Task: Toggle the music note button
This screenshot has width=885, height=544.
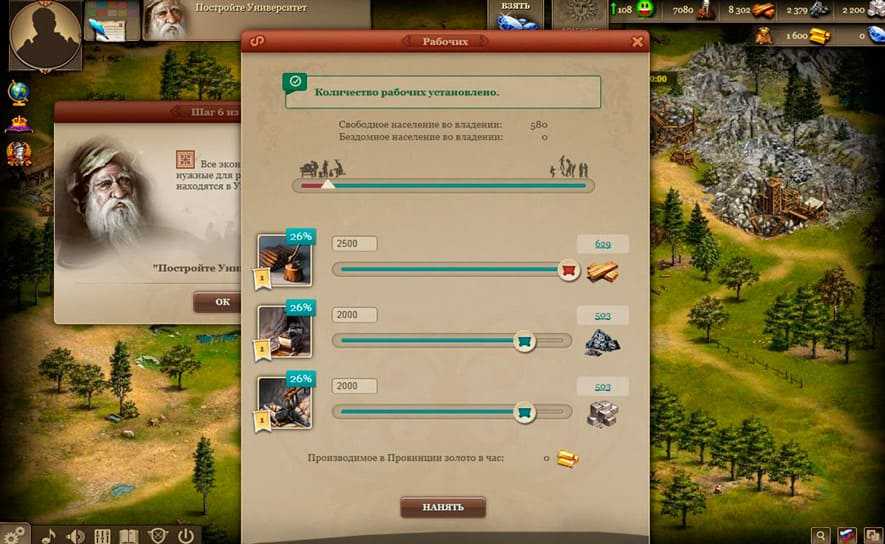Action: click(x=48, y=535)
